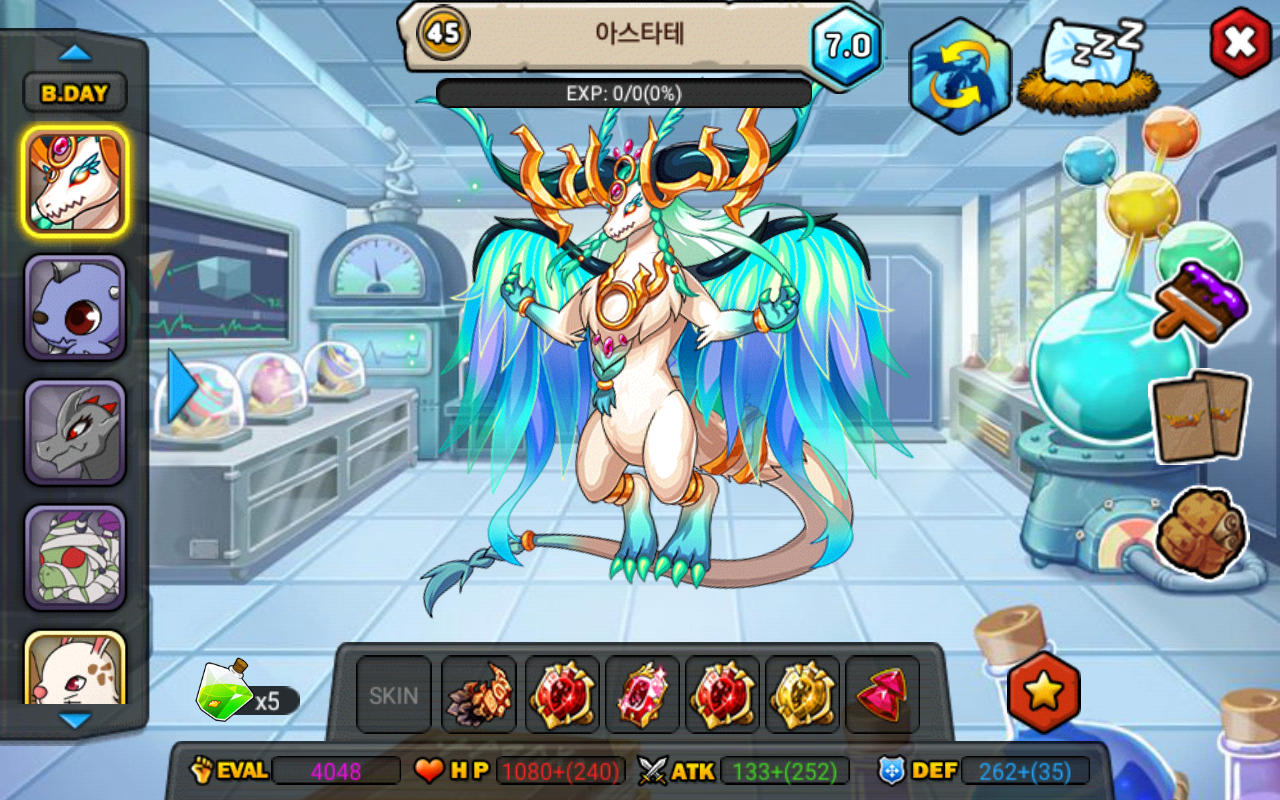The width and height of the screenshot is (1280, 800).
Task: Tap the orange star hexagon button
Action: click(1043, 692)
